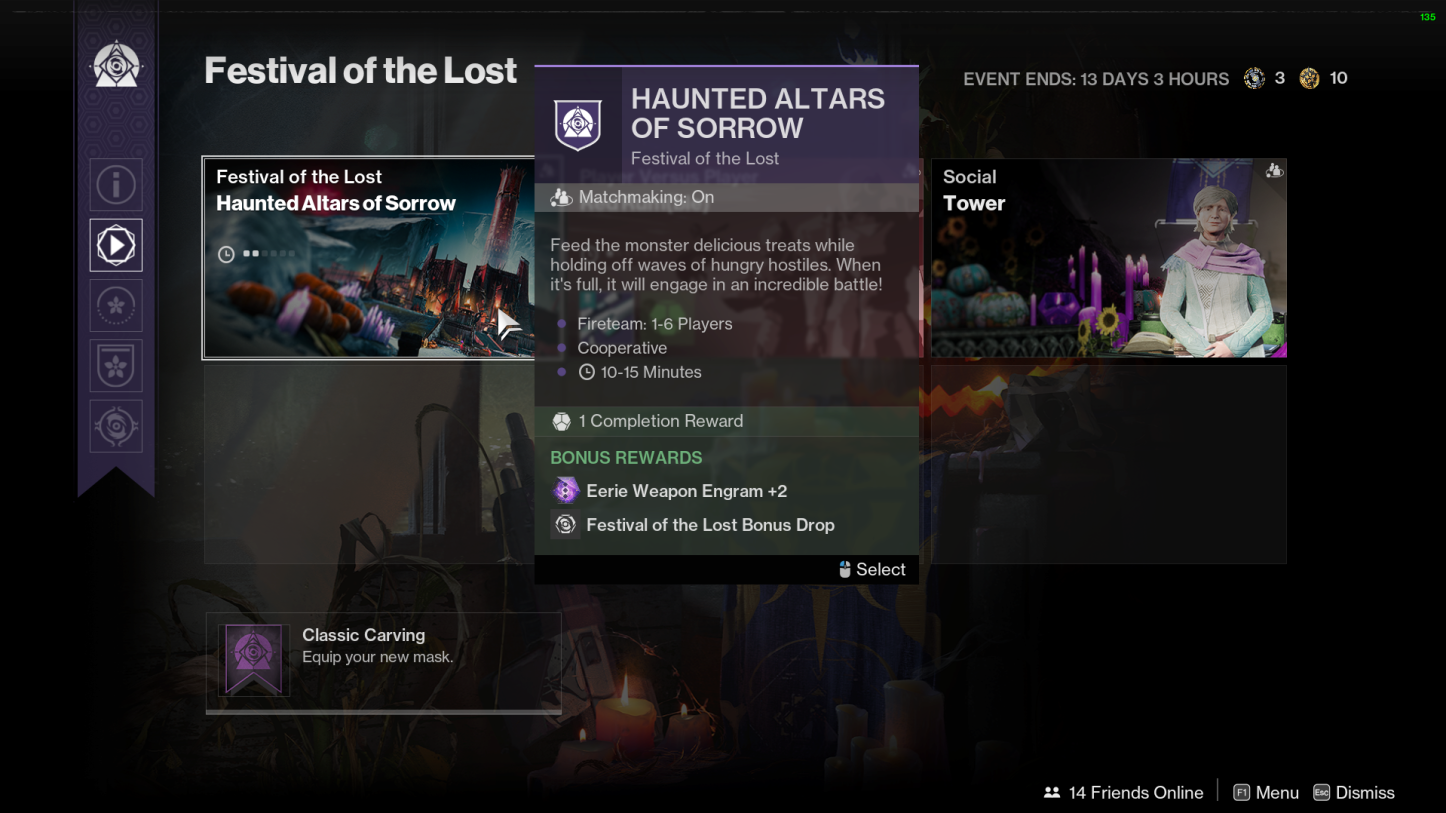Open the dotted-circle flower sidebar tab
Viewport: 1446px width, 813px height.
(x=116, y=306)
